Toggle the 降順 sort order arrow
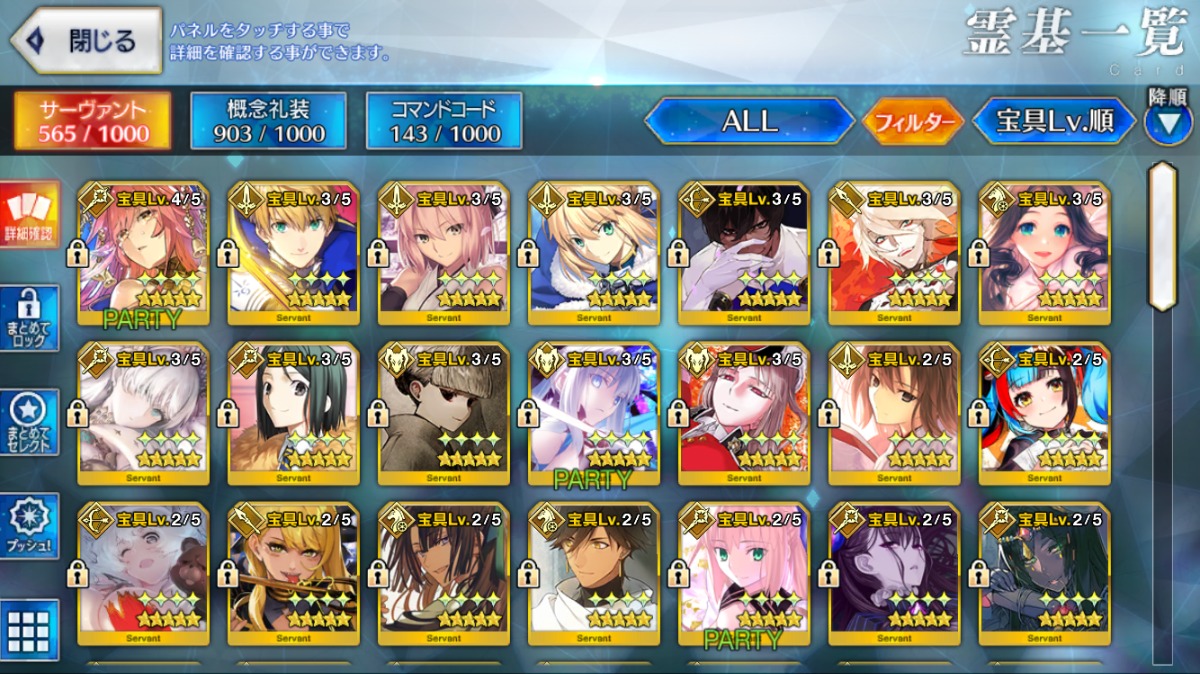Image resolution: width=1200 pixels, height=674 pixels. (x=1167, y=122)
